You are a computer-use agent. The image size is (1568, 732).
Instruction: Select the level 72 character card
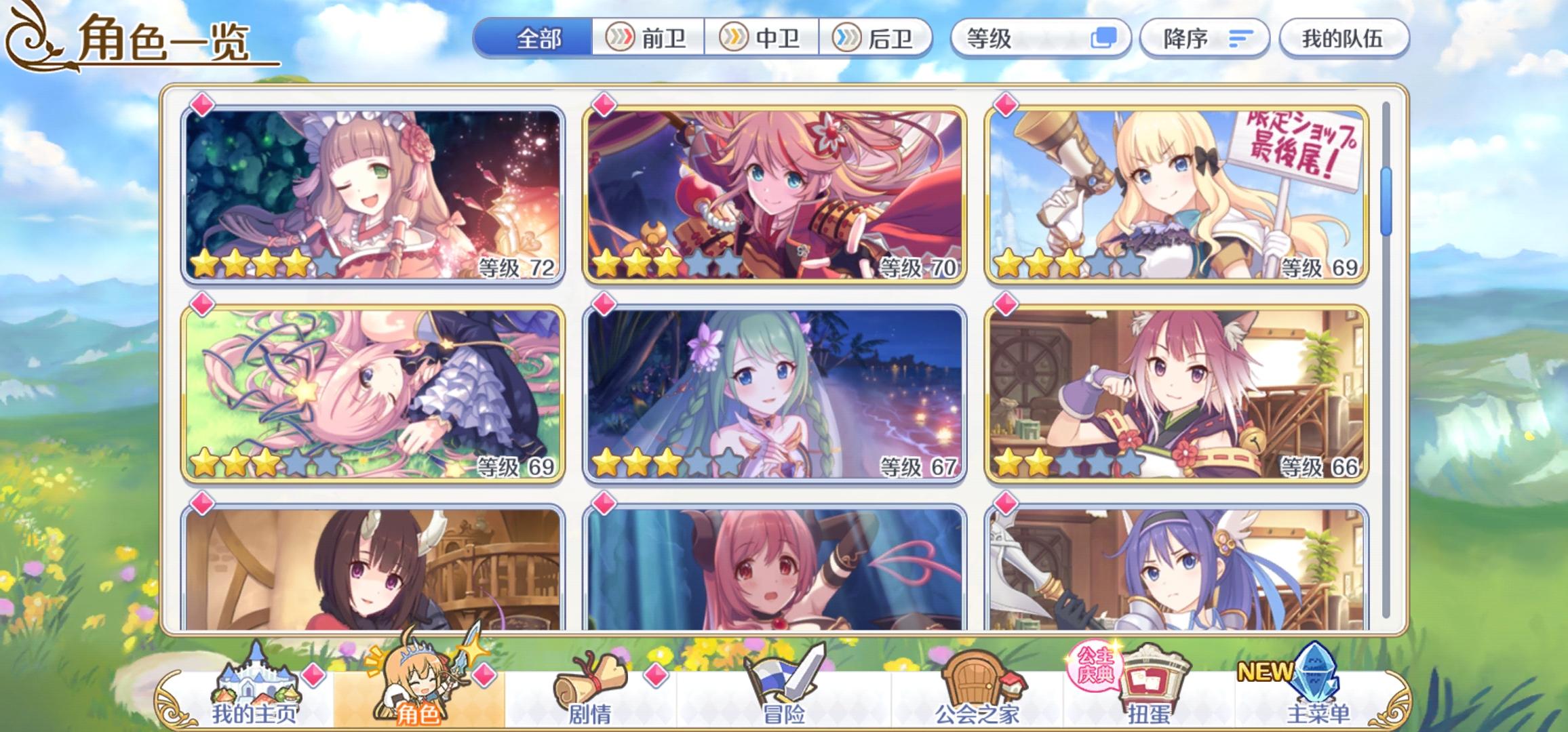[374, 193]
